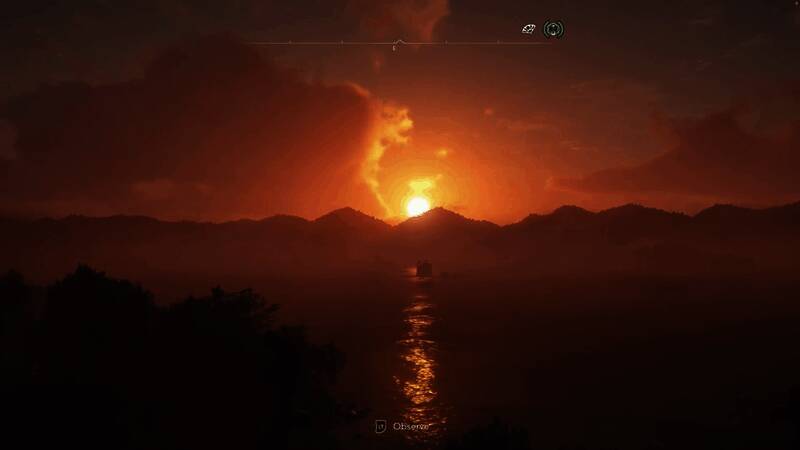This screenshot has width=800, height=450.
Task: Select the circular green-ringed status icon
Action: pyautogui.click(x=553, y=29)
